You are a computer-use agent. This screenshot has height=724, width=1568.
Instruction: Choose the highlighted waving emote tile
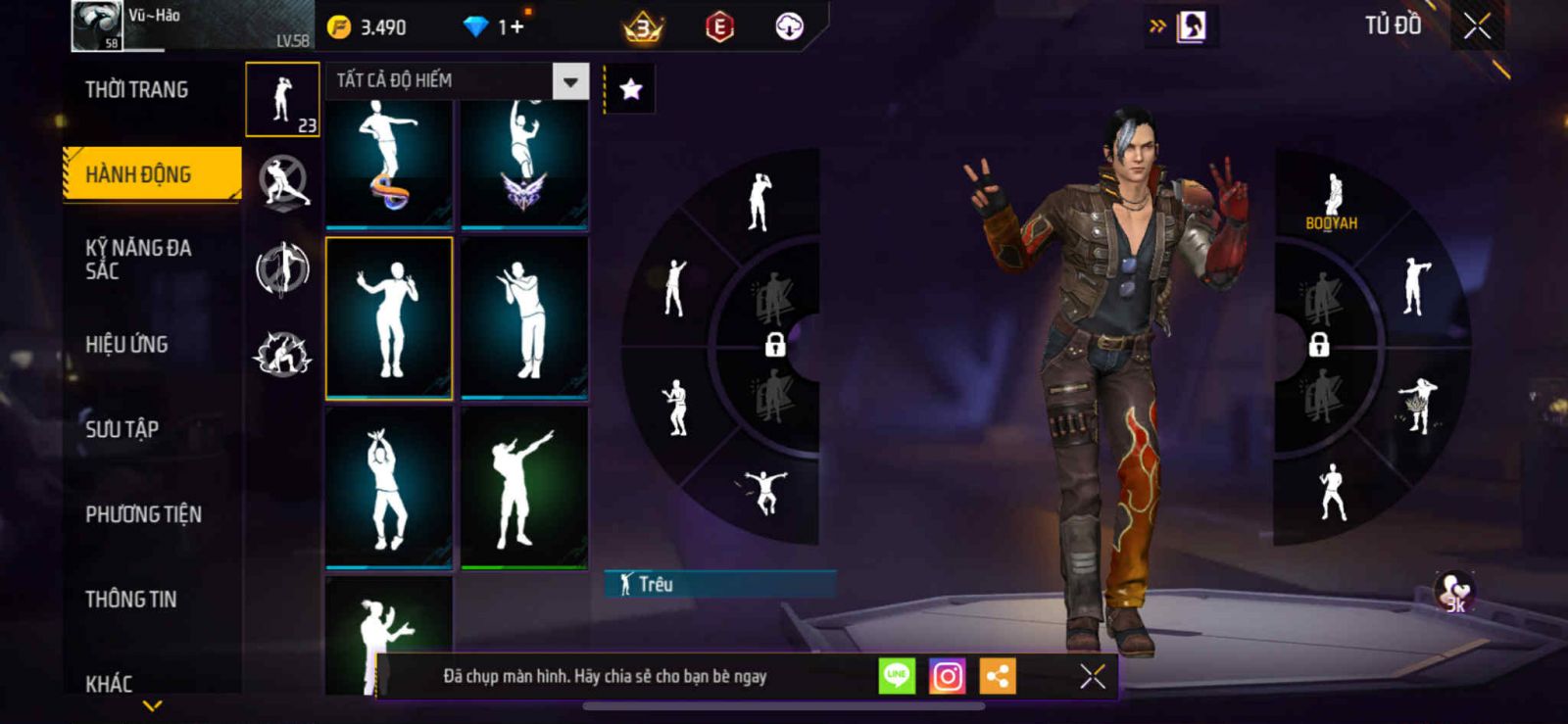[389, 318]
